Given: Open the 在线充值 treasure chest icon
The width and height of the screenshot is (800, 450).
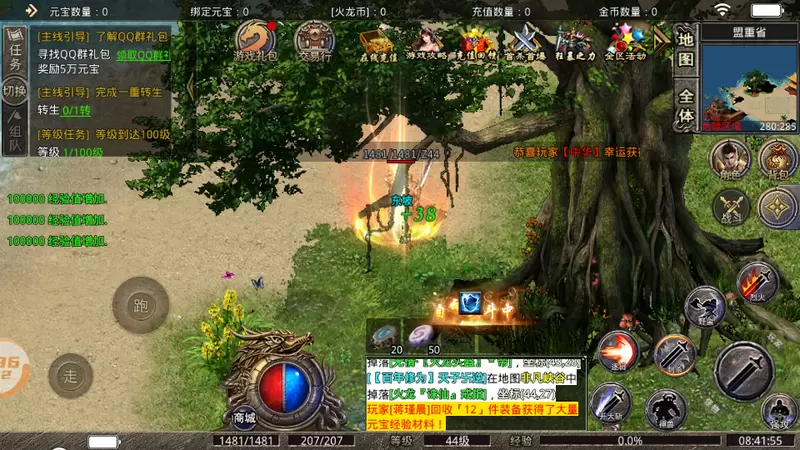Looking at the screenshot, I should 374,41.
